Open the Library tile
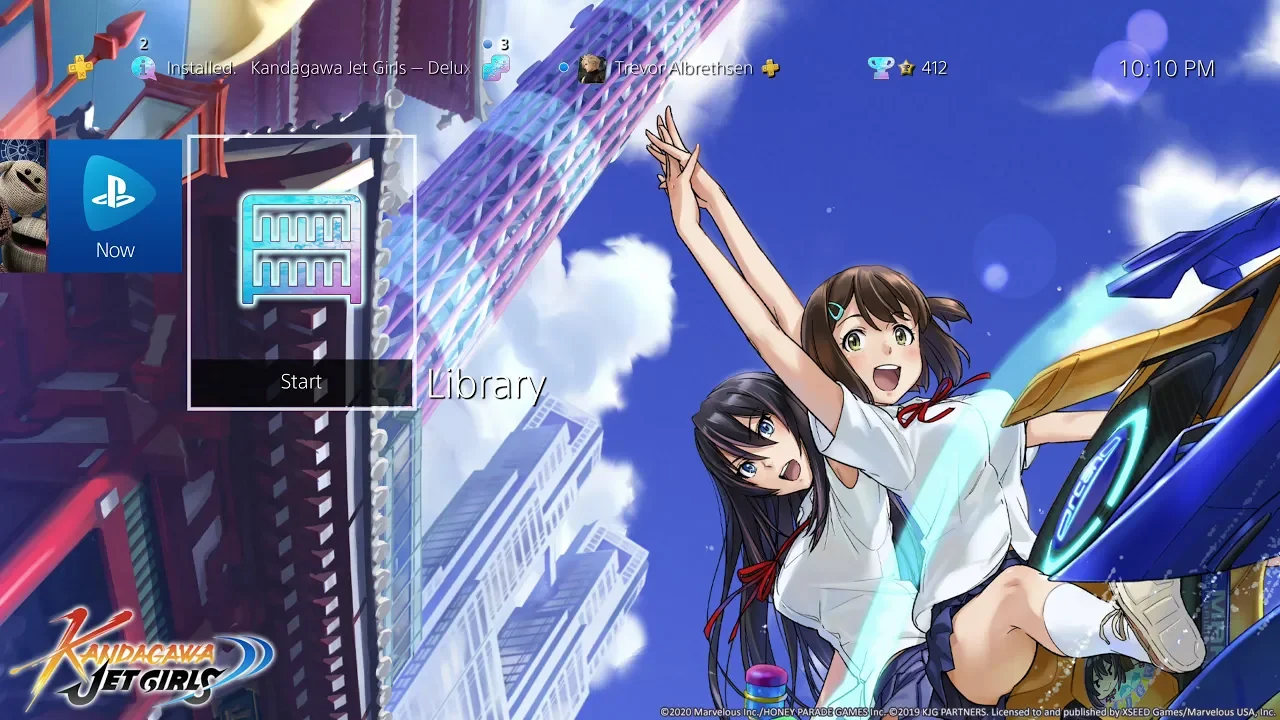 pos(301,250)
